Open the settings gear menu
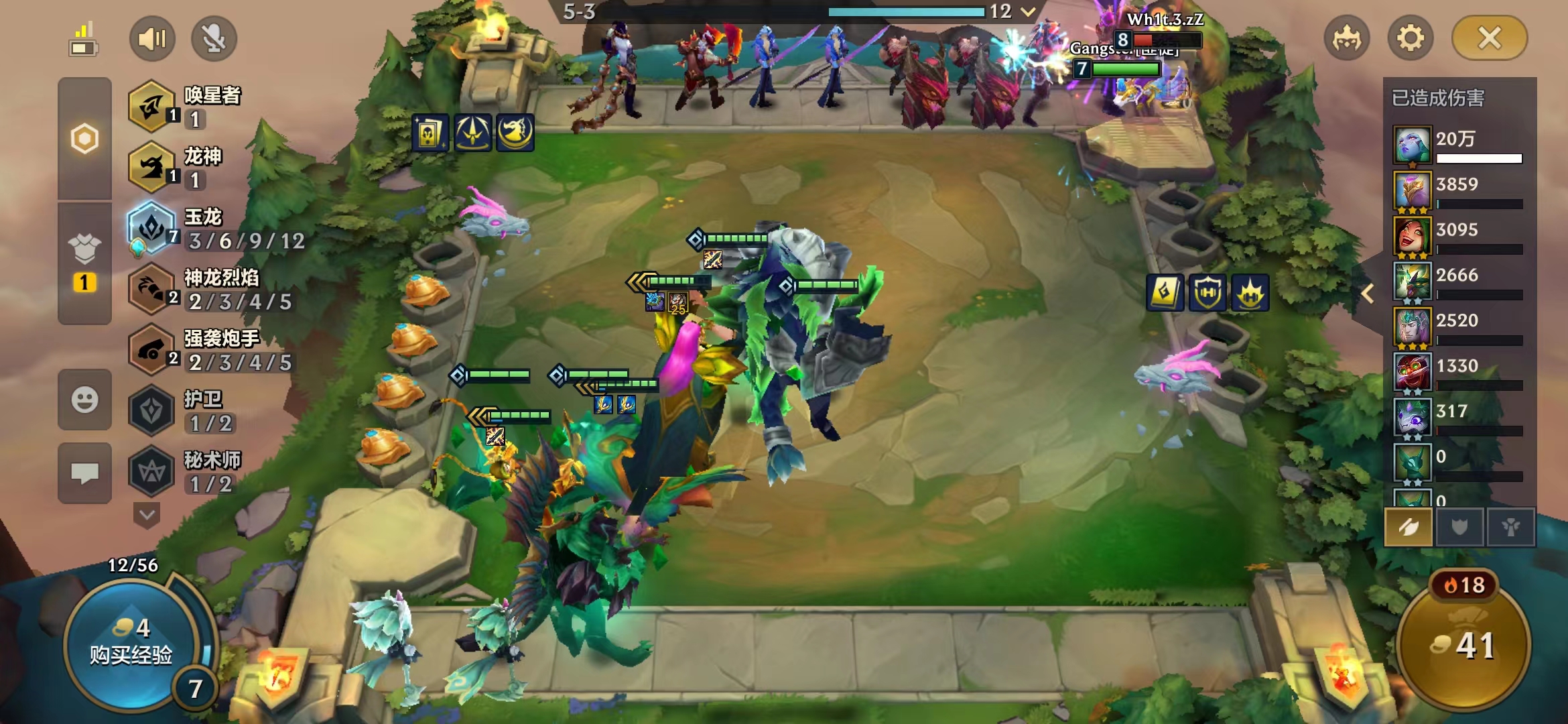Screen dimensions: 1568x724 (x=1410, y=38)
